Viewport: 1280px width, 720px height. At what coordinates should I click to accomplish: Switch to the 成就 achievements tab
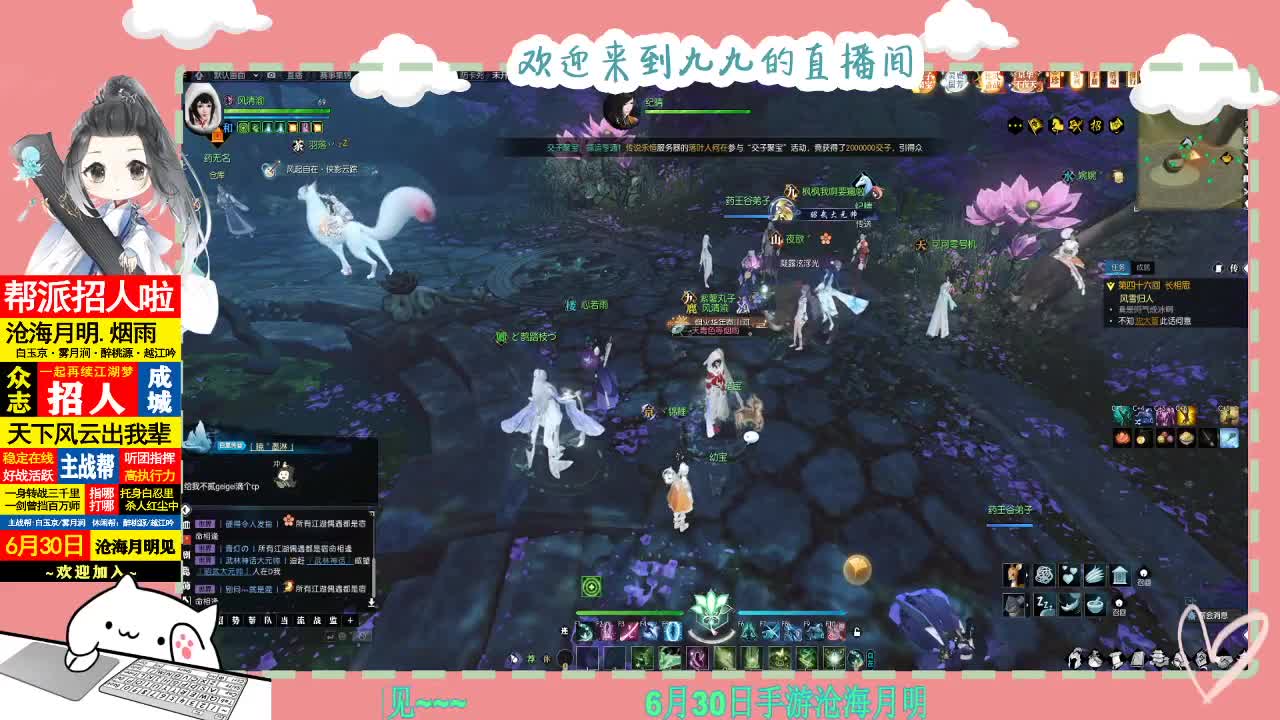tap(1143, 268)
